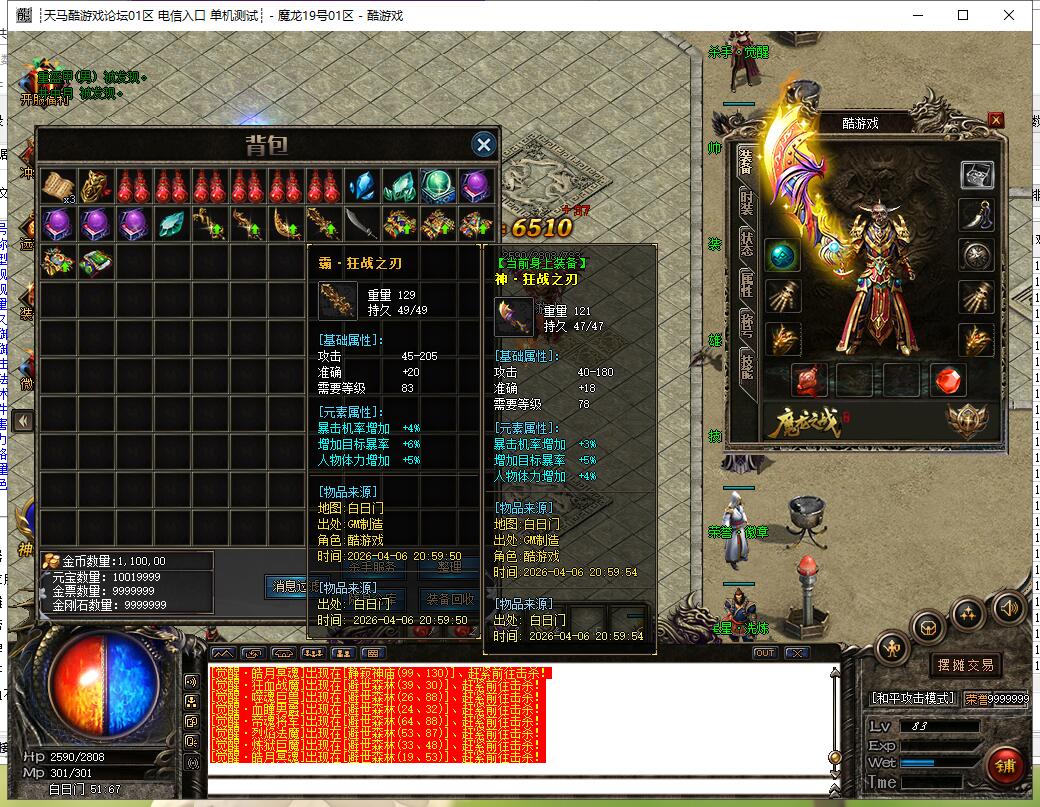The image size is (1040, 807).
Task: Switch to the 时装 costume tab
Action: [746, 202]
